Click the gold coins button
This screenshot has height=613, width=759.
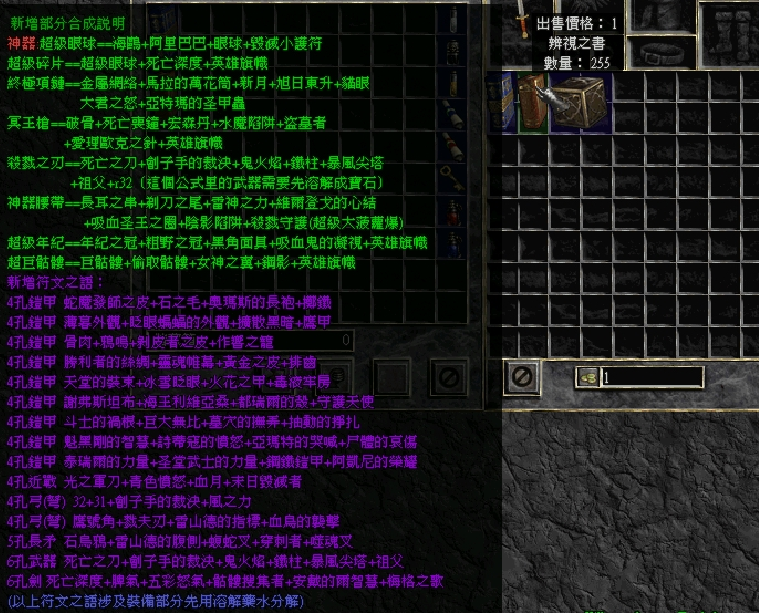587,378
